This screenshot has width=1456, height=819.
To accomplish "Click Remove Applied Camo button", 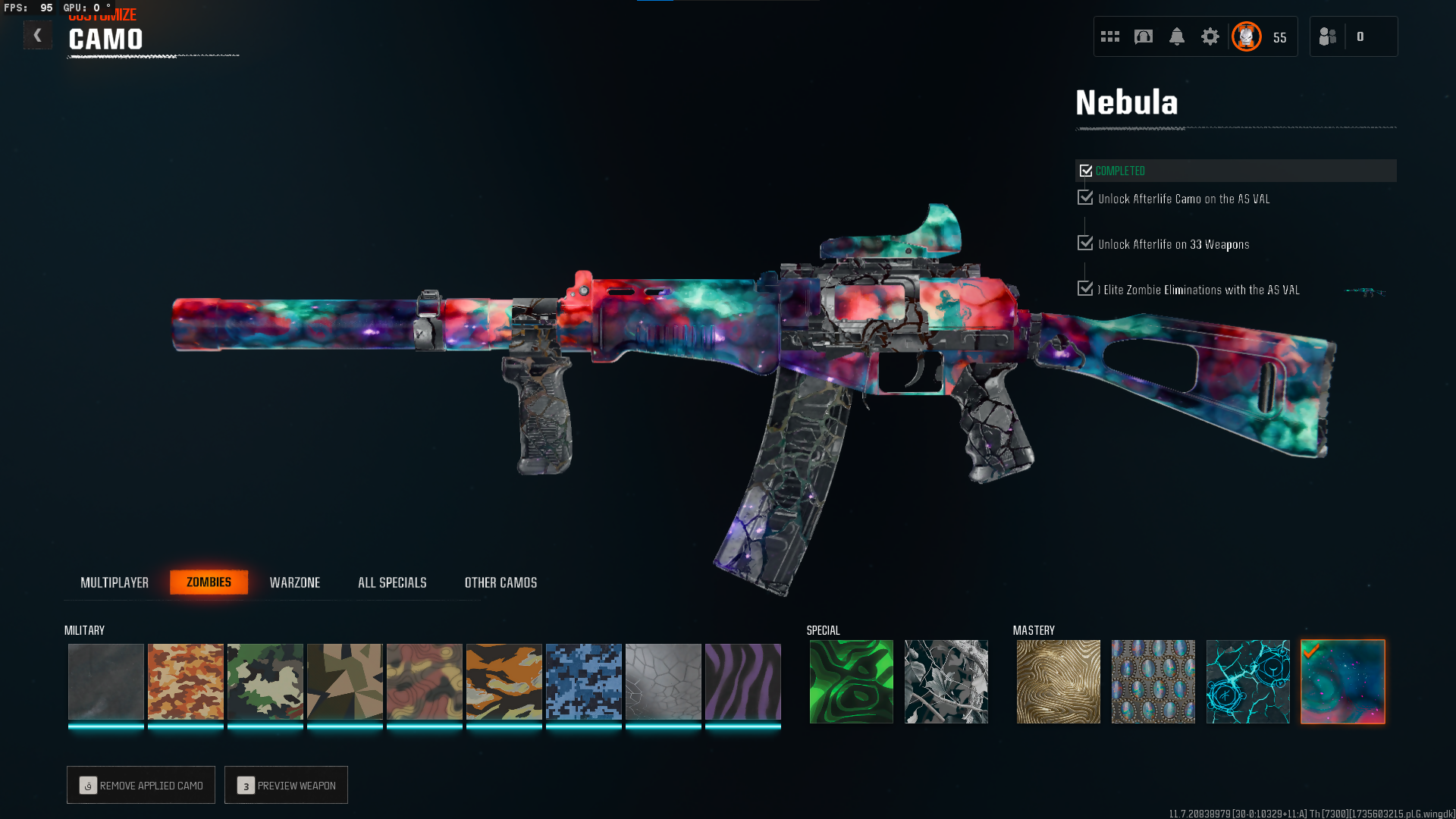I will click(141, 785).
